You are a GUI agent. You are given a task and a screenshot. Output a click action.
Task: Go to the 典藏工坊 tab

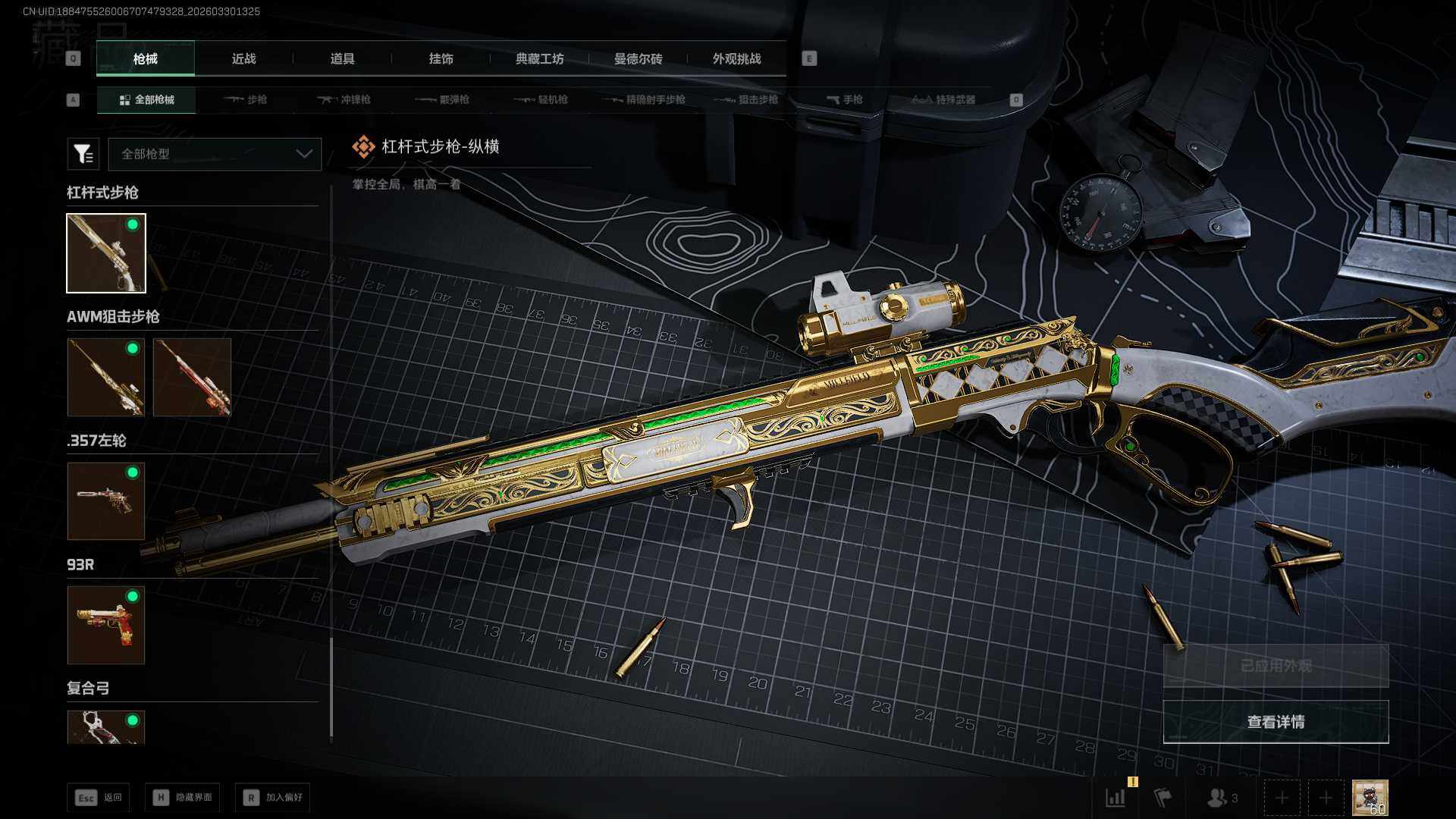(x=539, y=59)
